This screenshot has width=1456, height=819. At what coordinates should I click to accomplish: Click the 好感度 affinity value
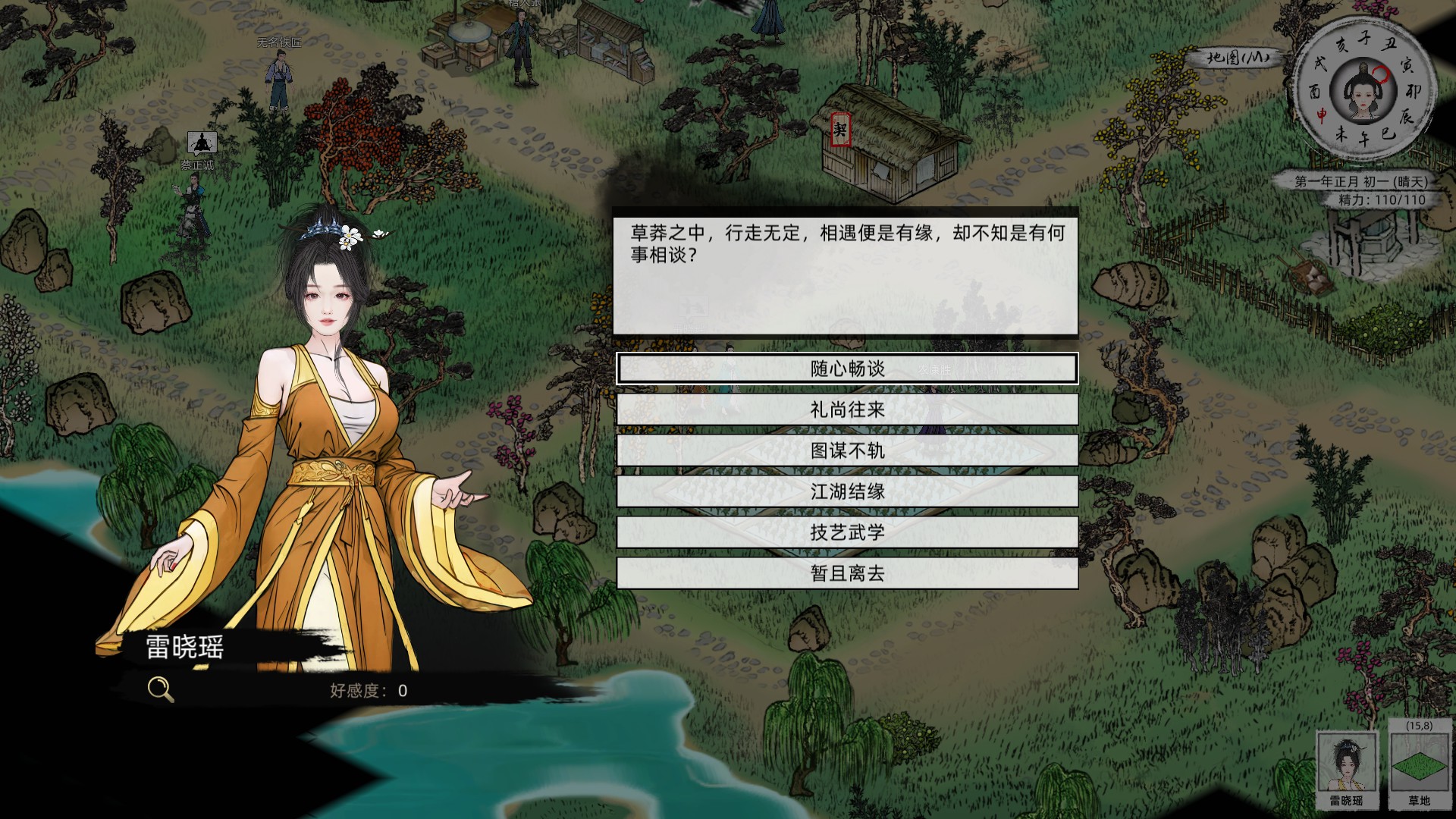(369, 690)
